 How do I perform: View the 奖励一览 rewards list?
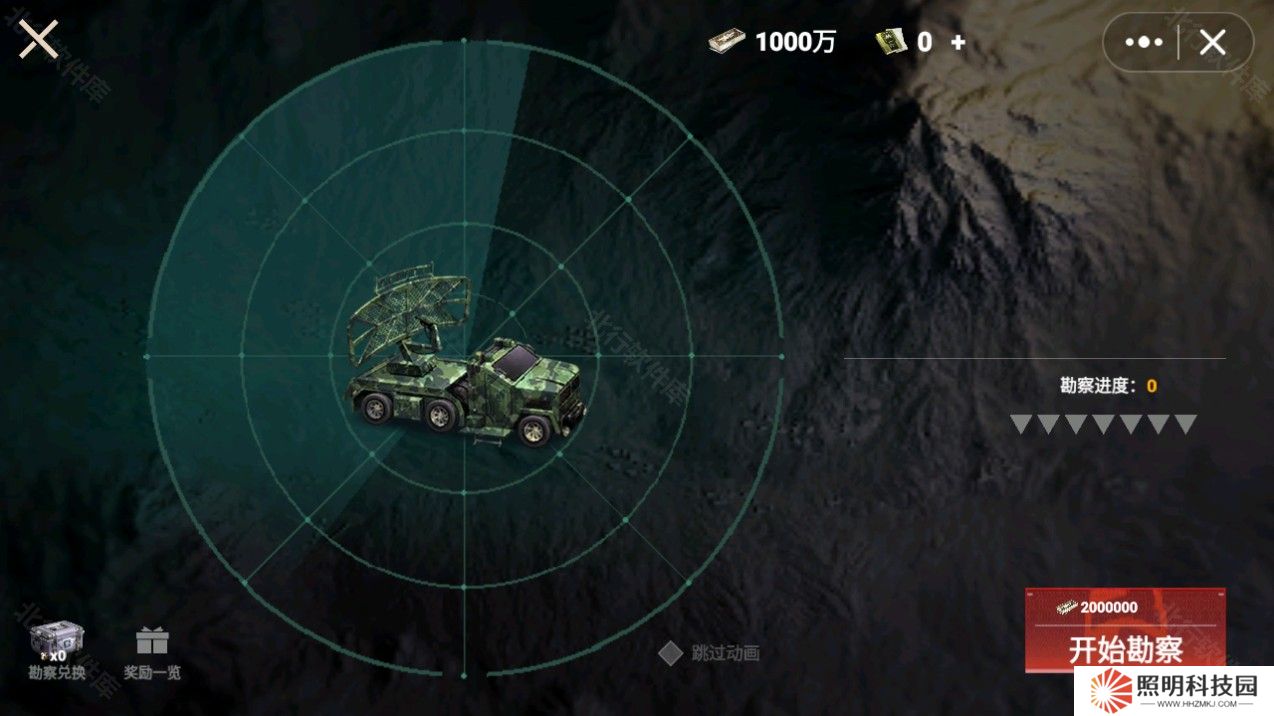pos(152,652)
